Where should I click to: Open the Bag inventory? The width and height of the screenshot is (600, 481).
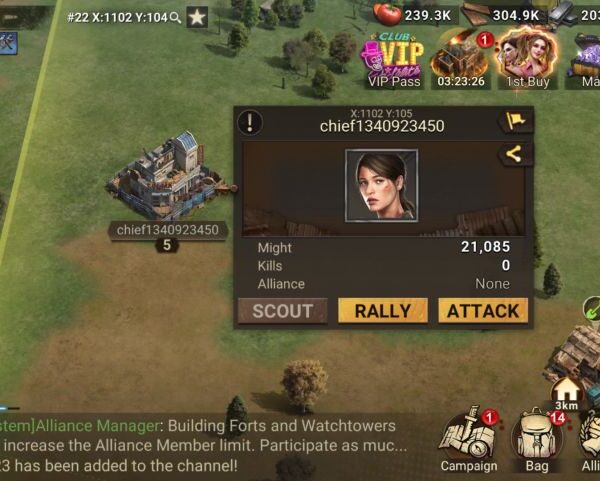click(536, 440)
